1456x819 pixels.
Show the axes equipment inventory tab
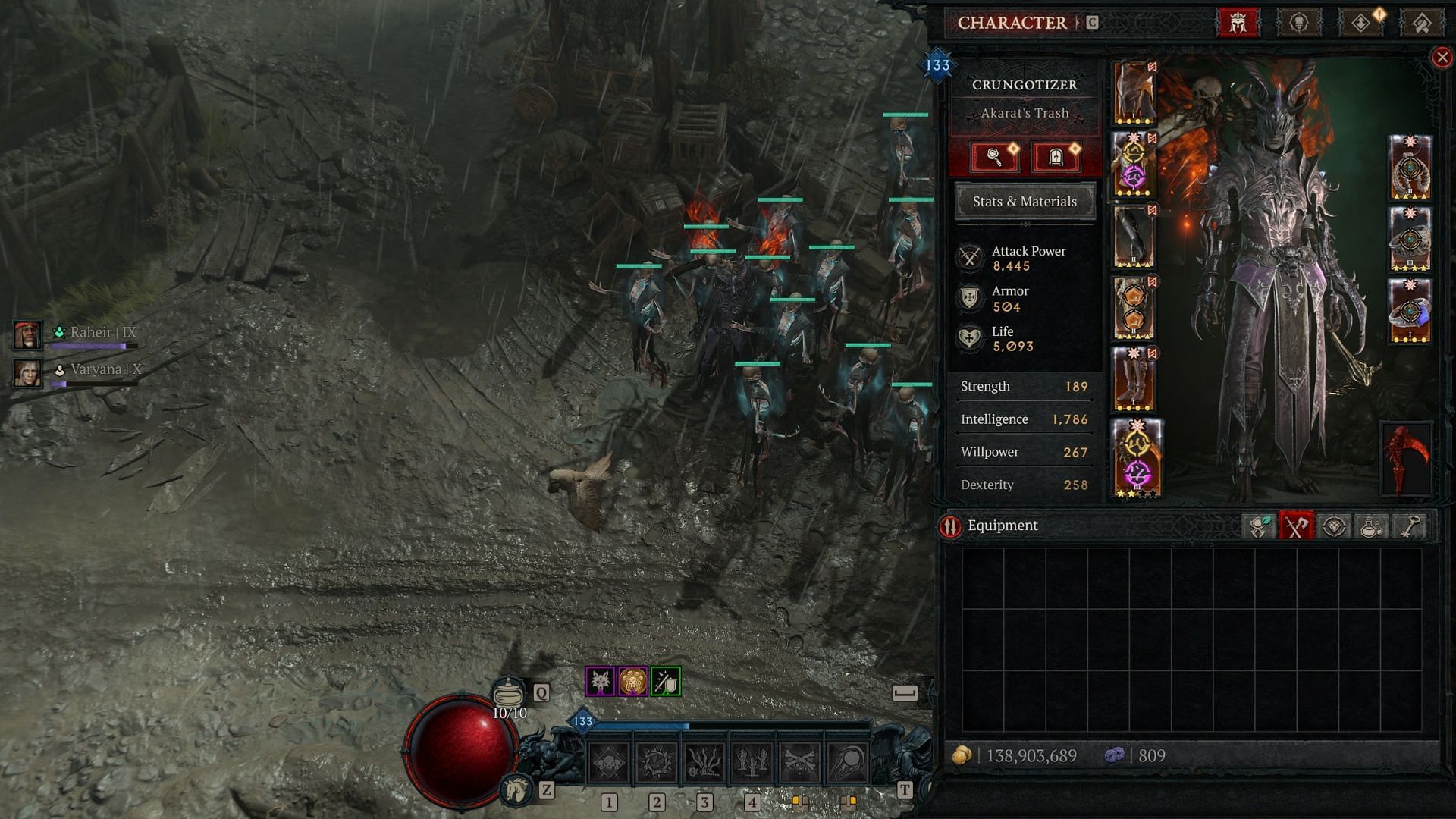point(1296,526)
